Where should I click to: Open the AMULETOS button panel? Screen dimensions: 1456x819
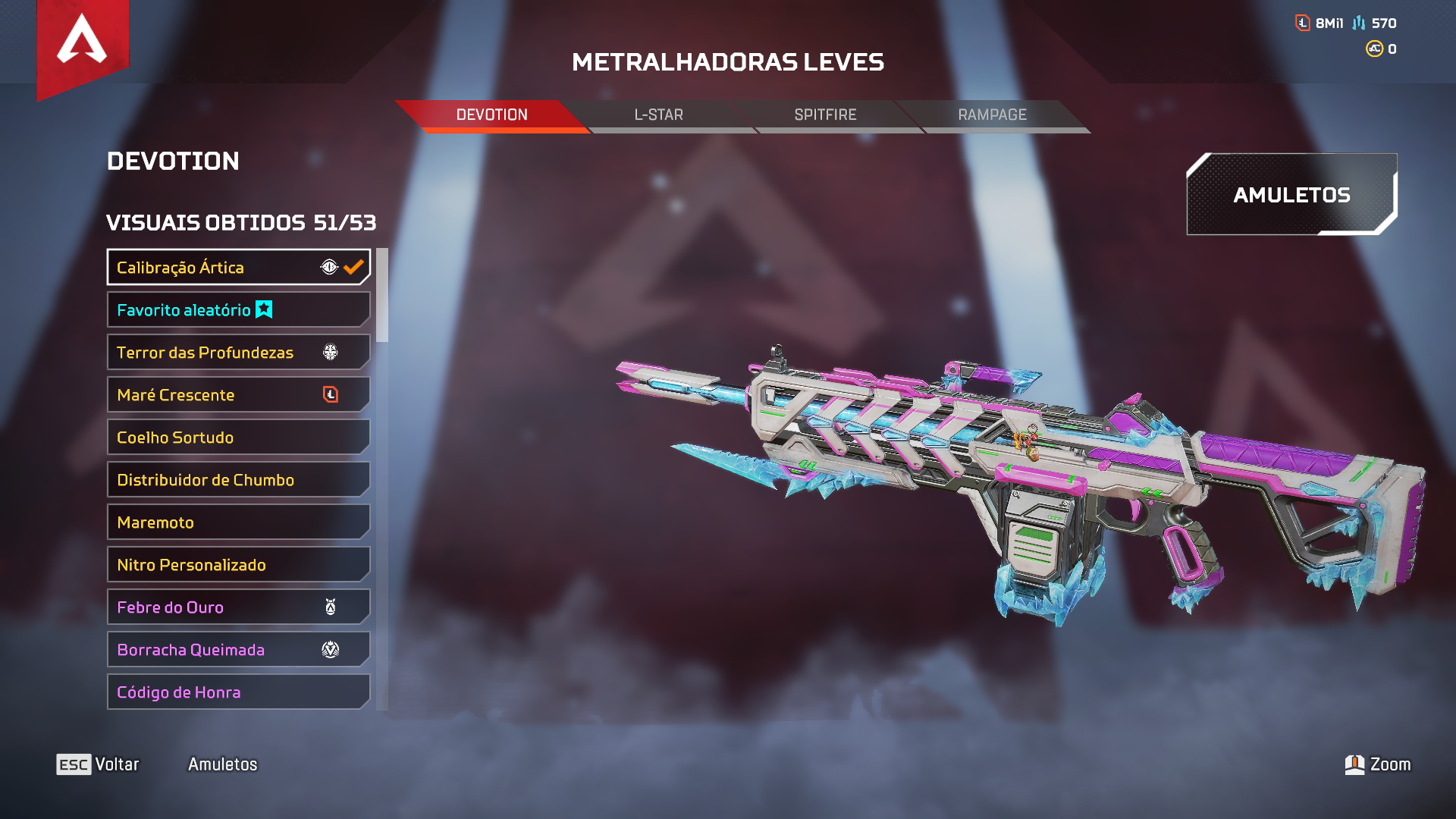[x=1291, y=195]
